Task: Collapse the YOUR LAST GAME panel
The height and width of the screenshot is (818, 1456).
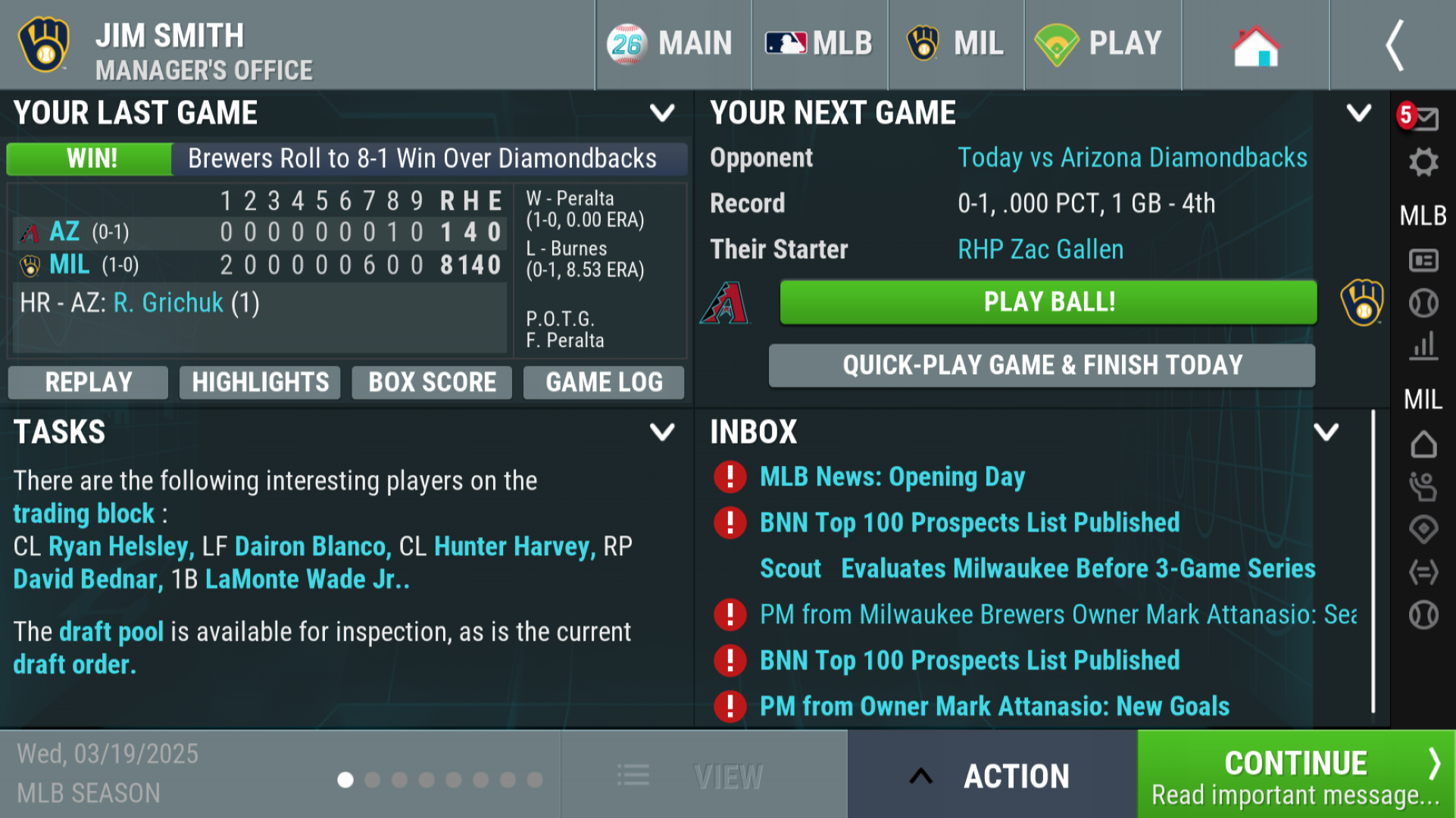Action: click(x=663, y=112)
